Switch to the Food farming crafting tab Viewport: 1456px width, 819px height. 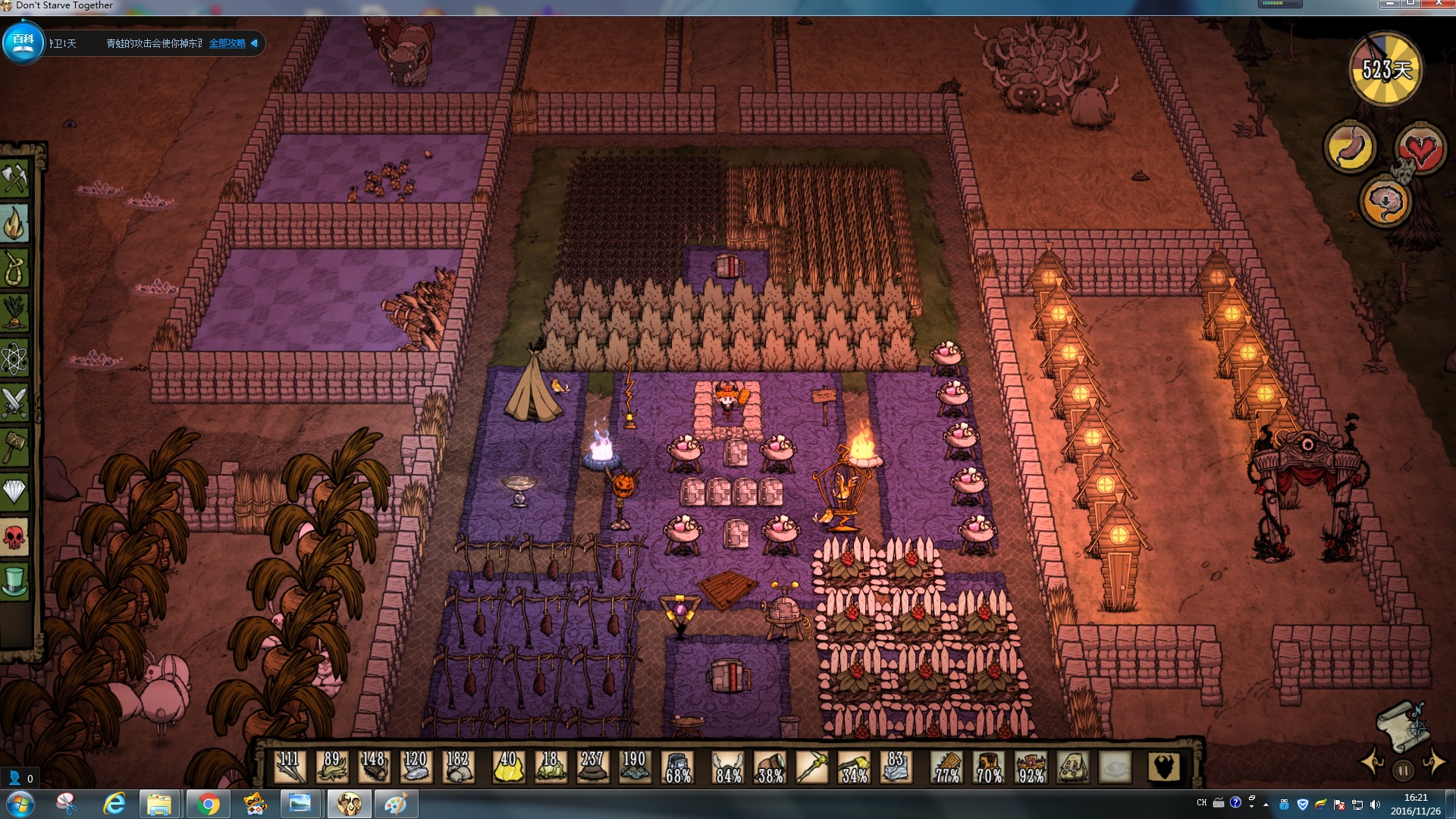[x=14, y=313]
